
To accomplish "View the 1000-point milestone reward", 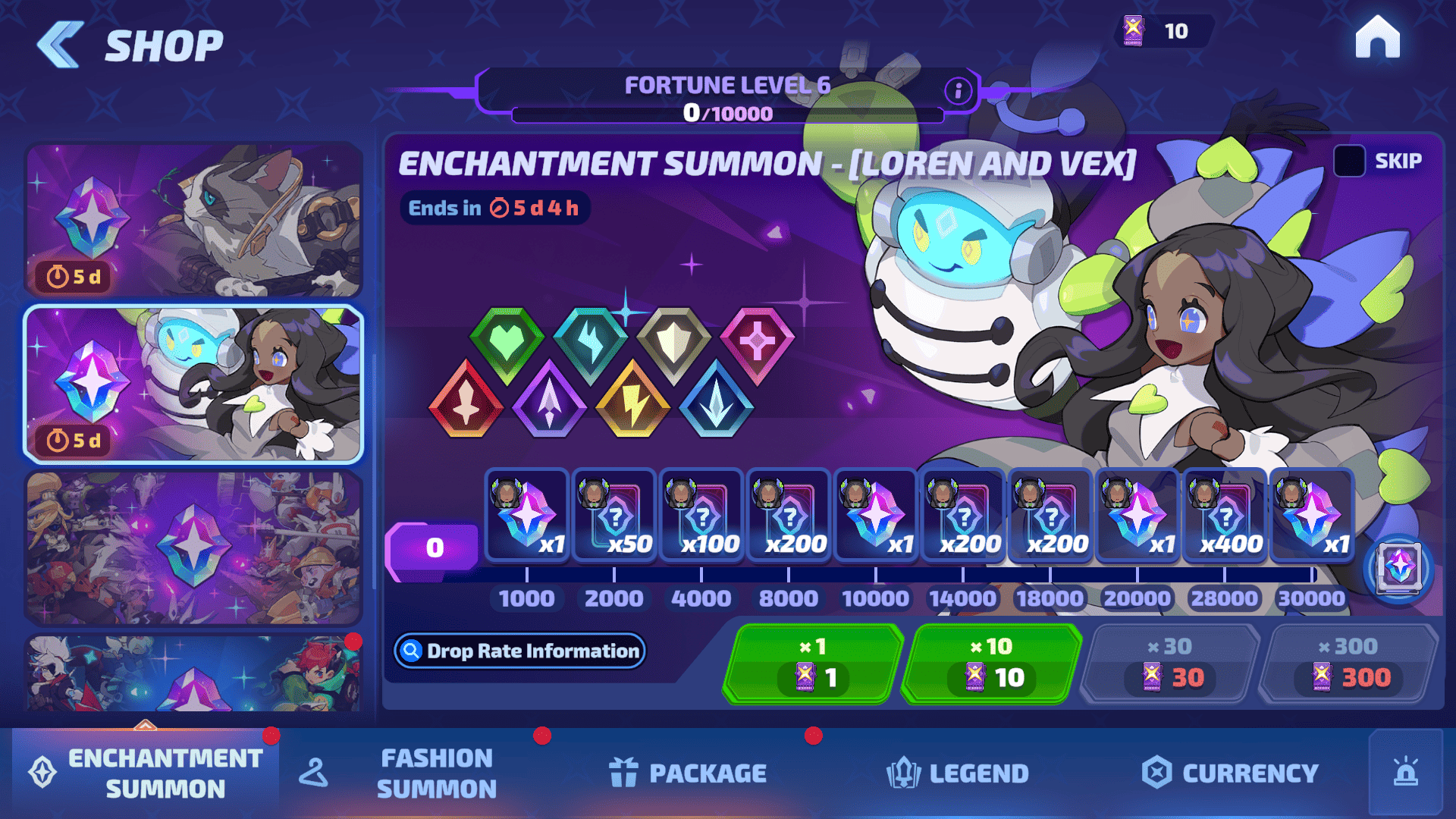I will click(x=527, y=516).
